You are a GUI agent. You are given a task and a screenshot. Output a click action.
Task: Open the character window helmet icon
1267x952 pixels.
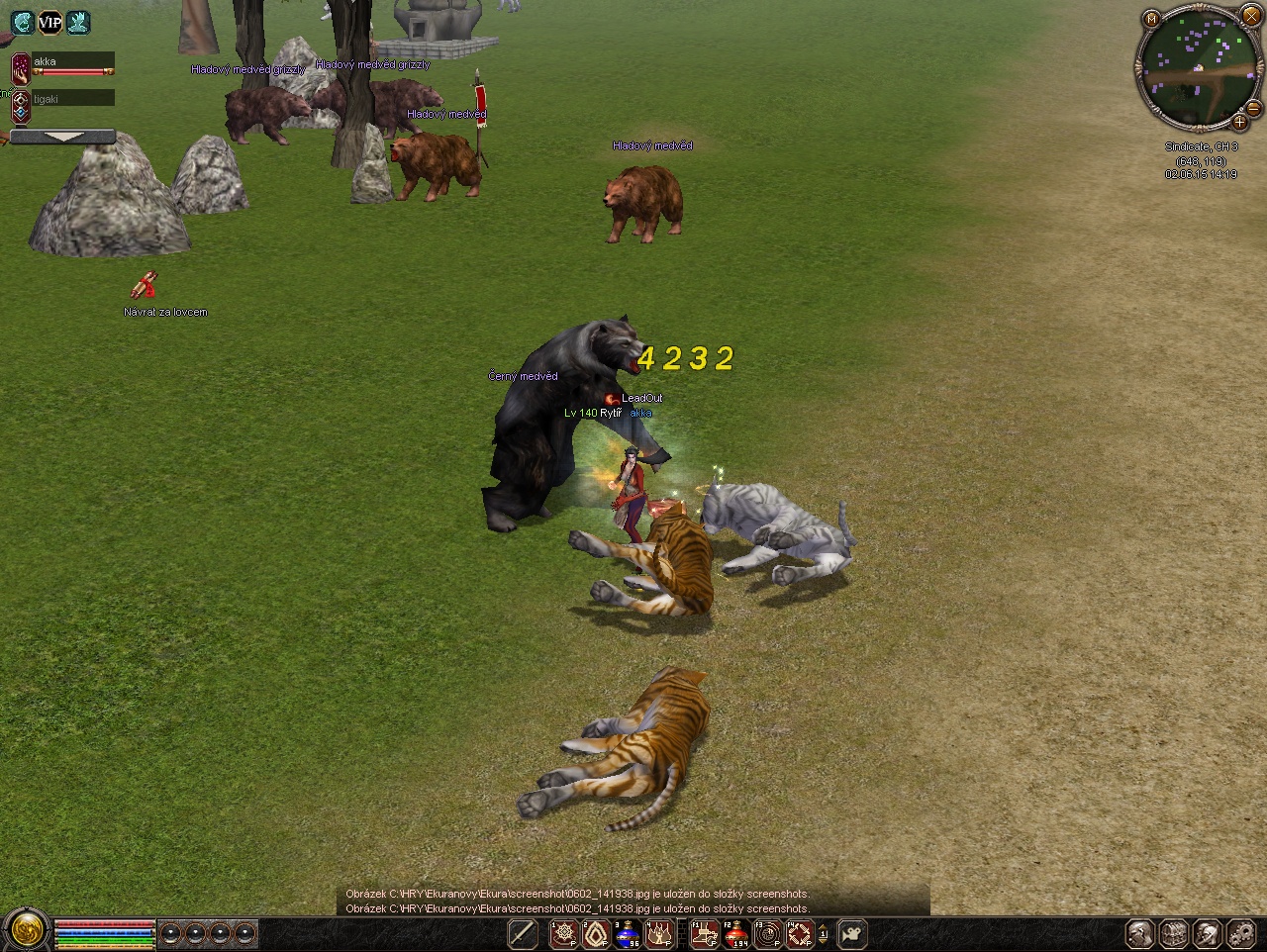tap(1140, 933)
